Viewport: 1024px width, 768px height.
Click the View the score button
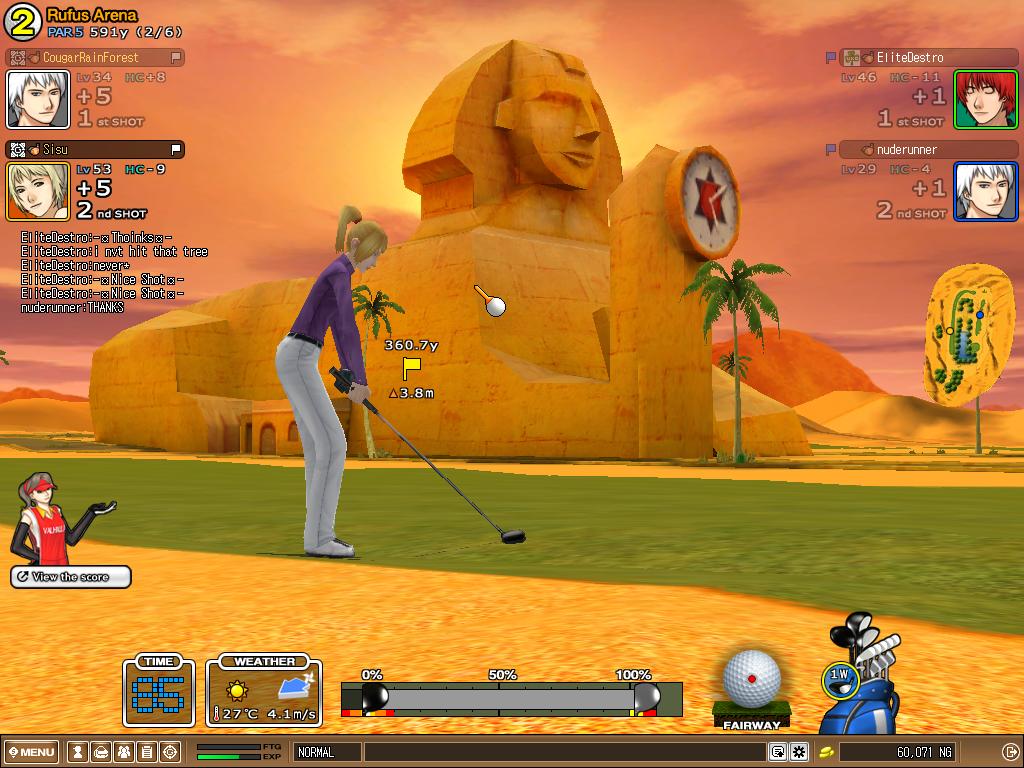[71, 577]
